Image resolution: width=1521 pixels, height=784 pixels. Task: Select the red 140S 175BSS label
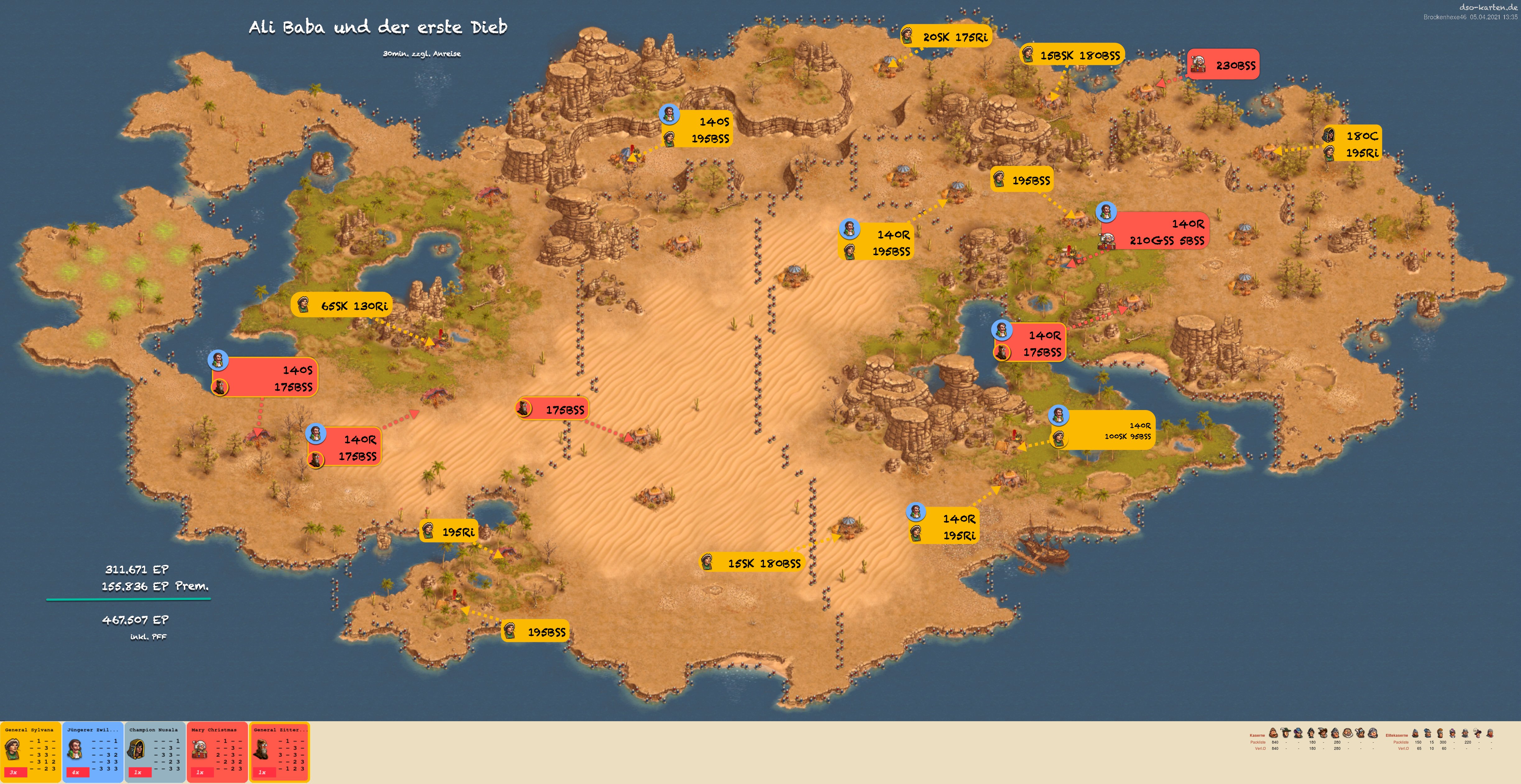tap(265, 378)
